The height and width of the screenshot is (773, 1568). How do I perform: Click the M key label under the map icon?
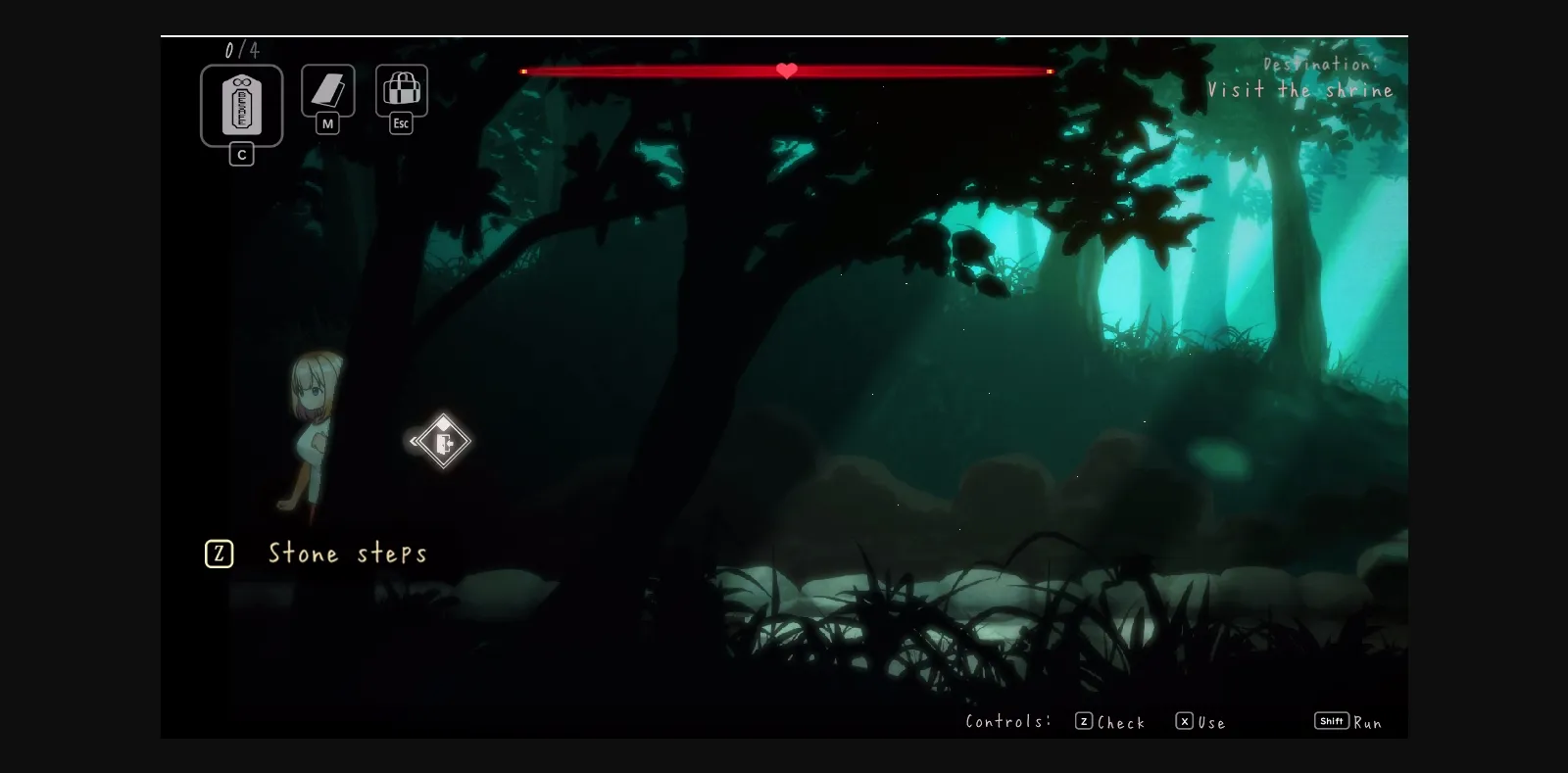click(327, 125)
